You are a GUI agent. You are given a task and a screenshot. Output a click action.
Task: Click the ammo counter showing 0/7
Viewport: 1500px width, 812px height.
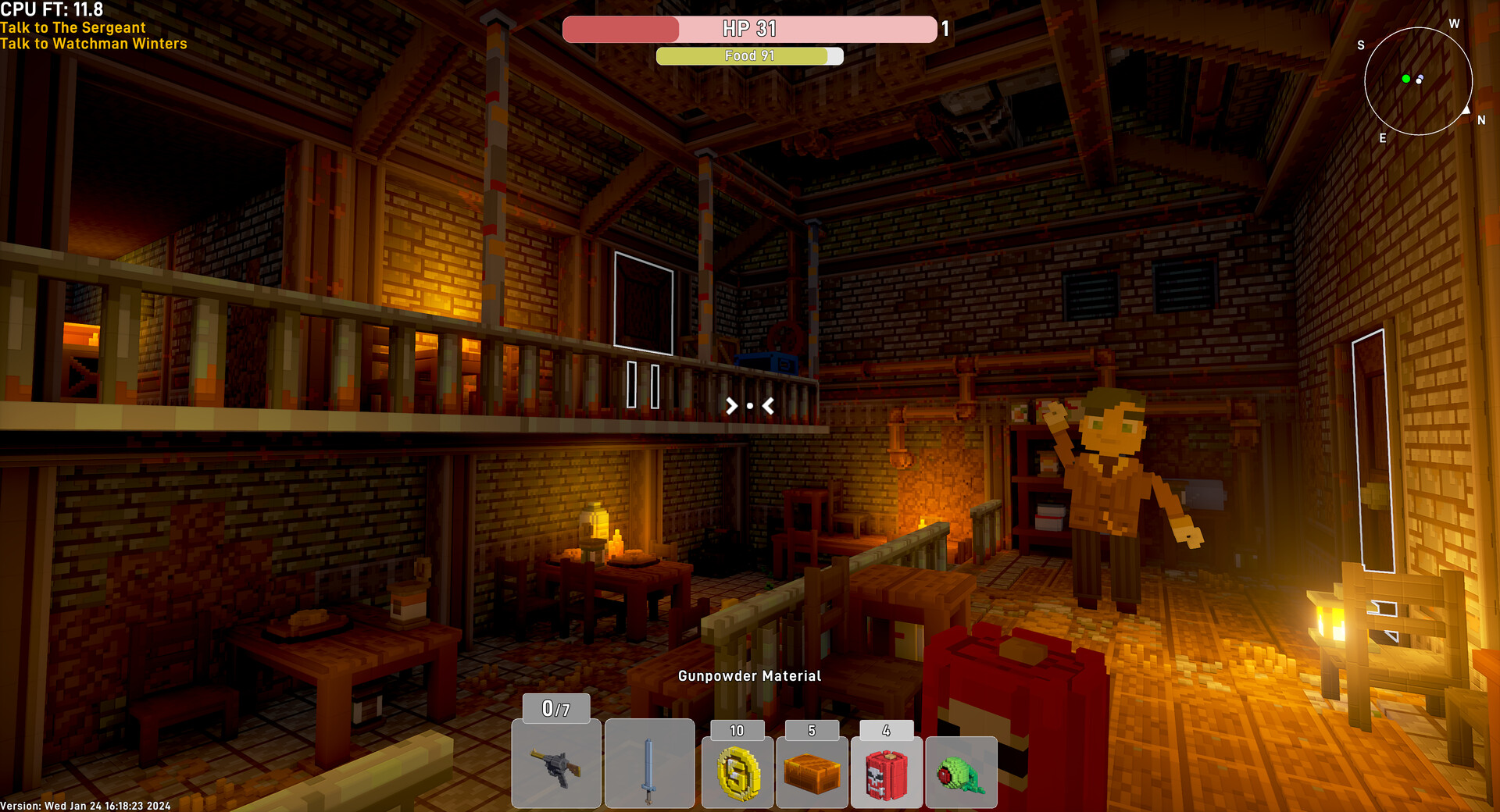tap(555, 709)
